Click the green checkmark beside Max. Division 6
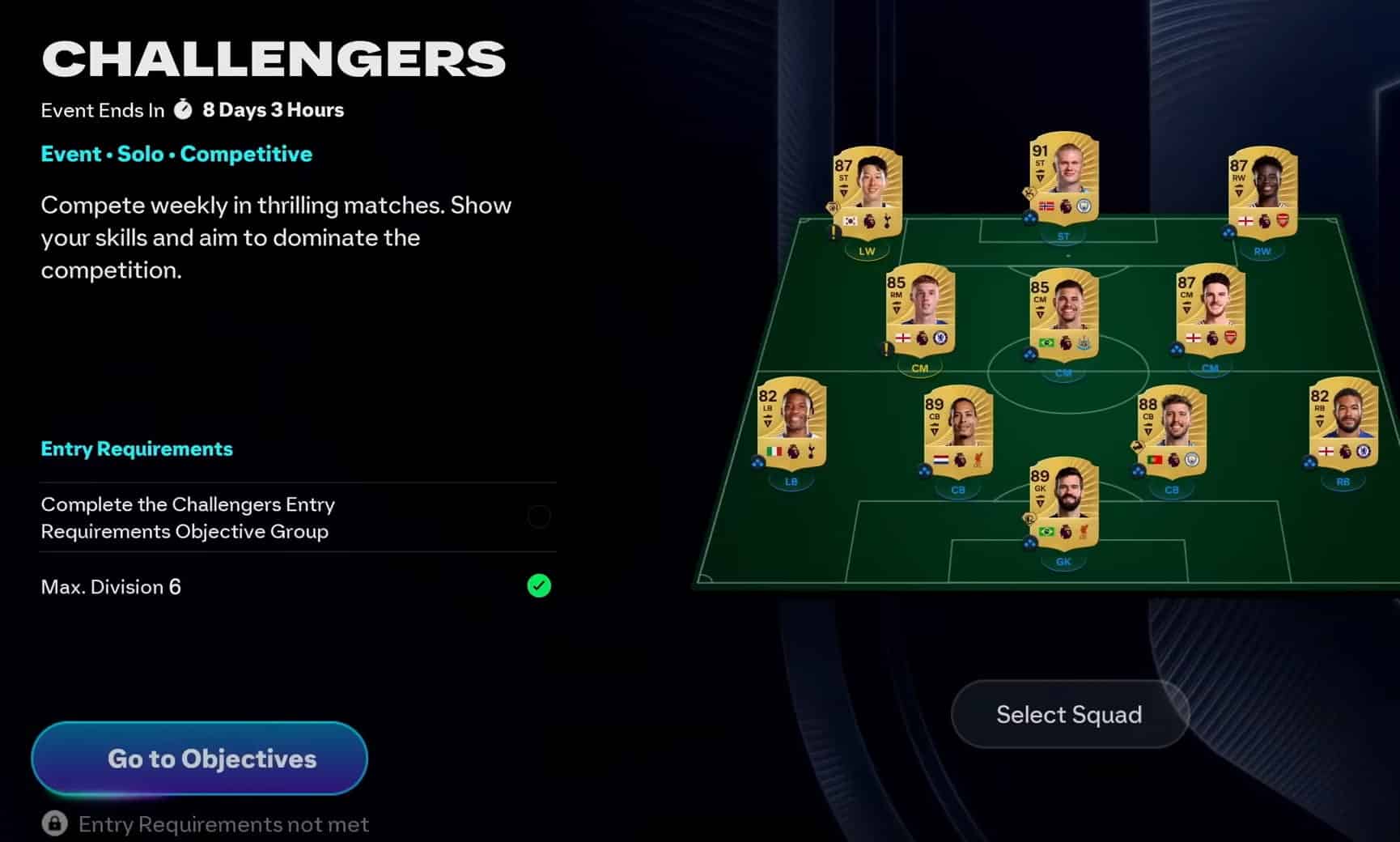1400x842 pixels. tap(539, 586)
